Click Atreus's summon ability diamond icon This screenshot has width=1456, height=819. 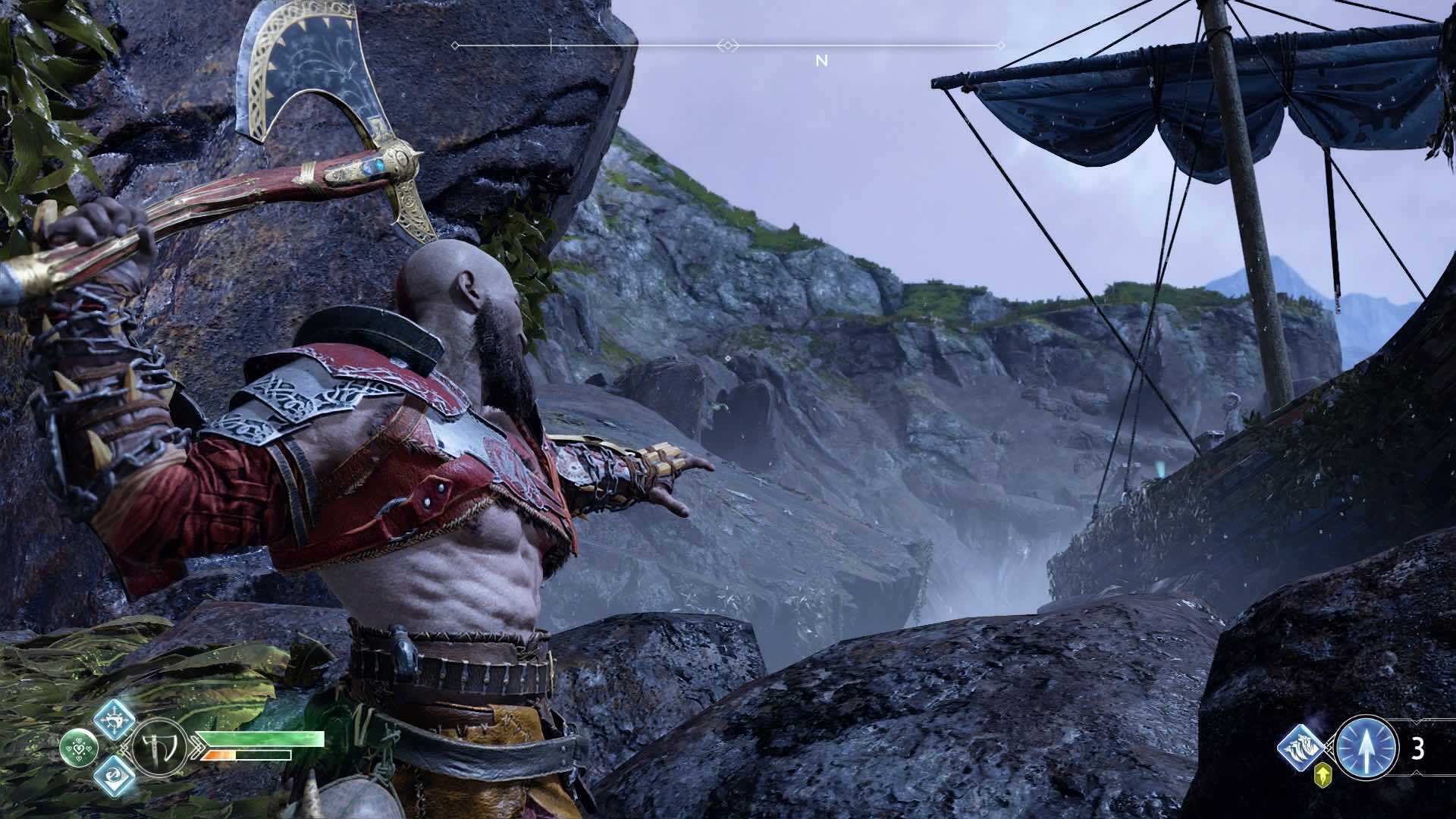pos(1301,748)
